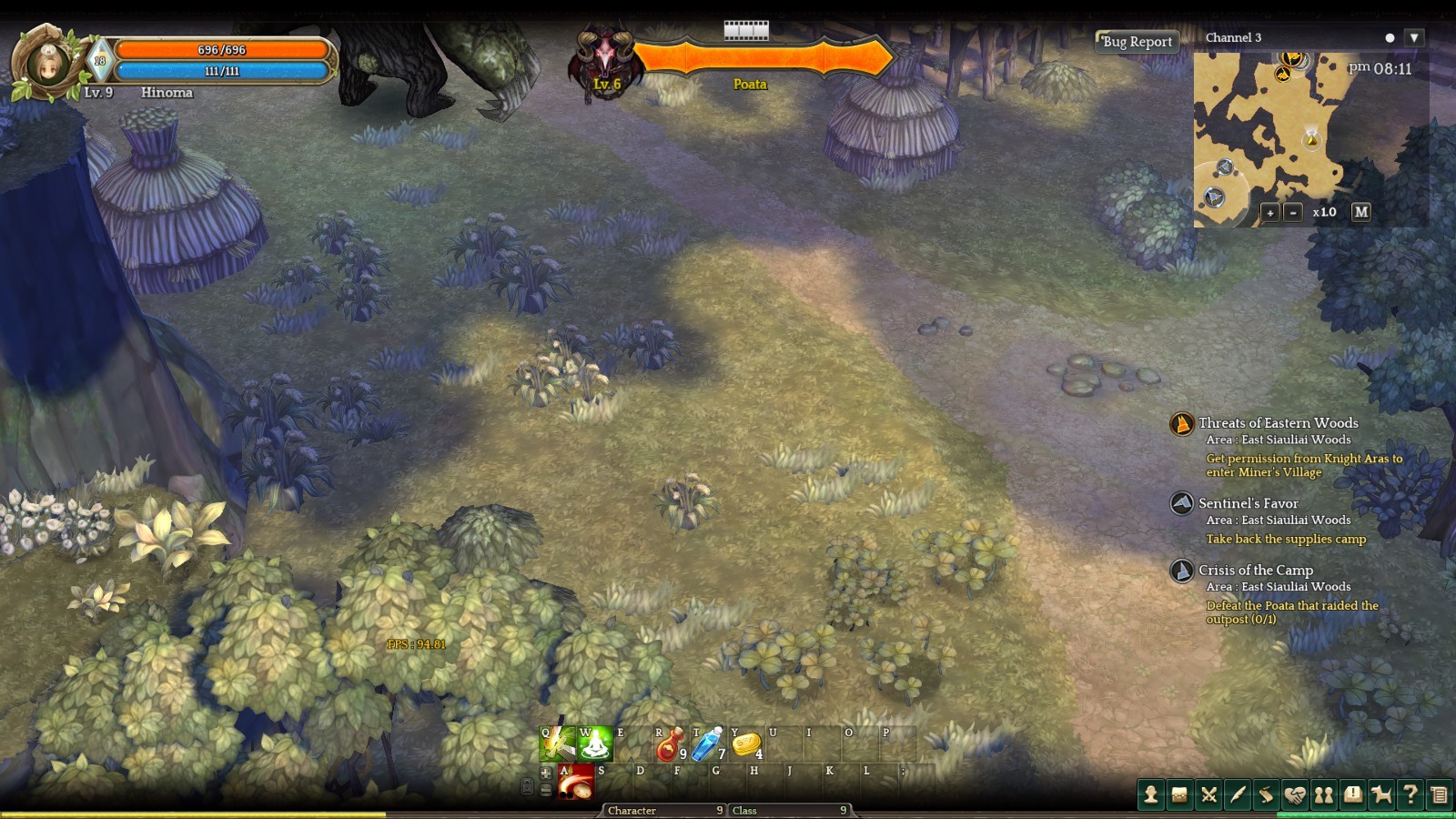Click the Bug Report button
The width and height of the screenshot is (1456, 819).
coord(1137,42)
